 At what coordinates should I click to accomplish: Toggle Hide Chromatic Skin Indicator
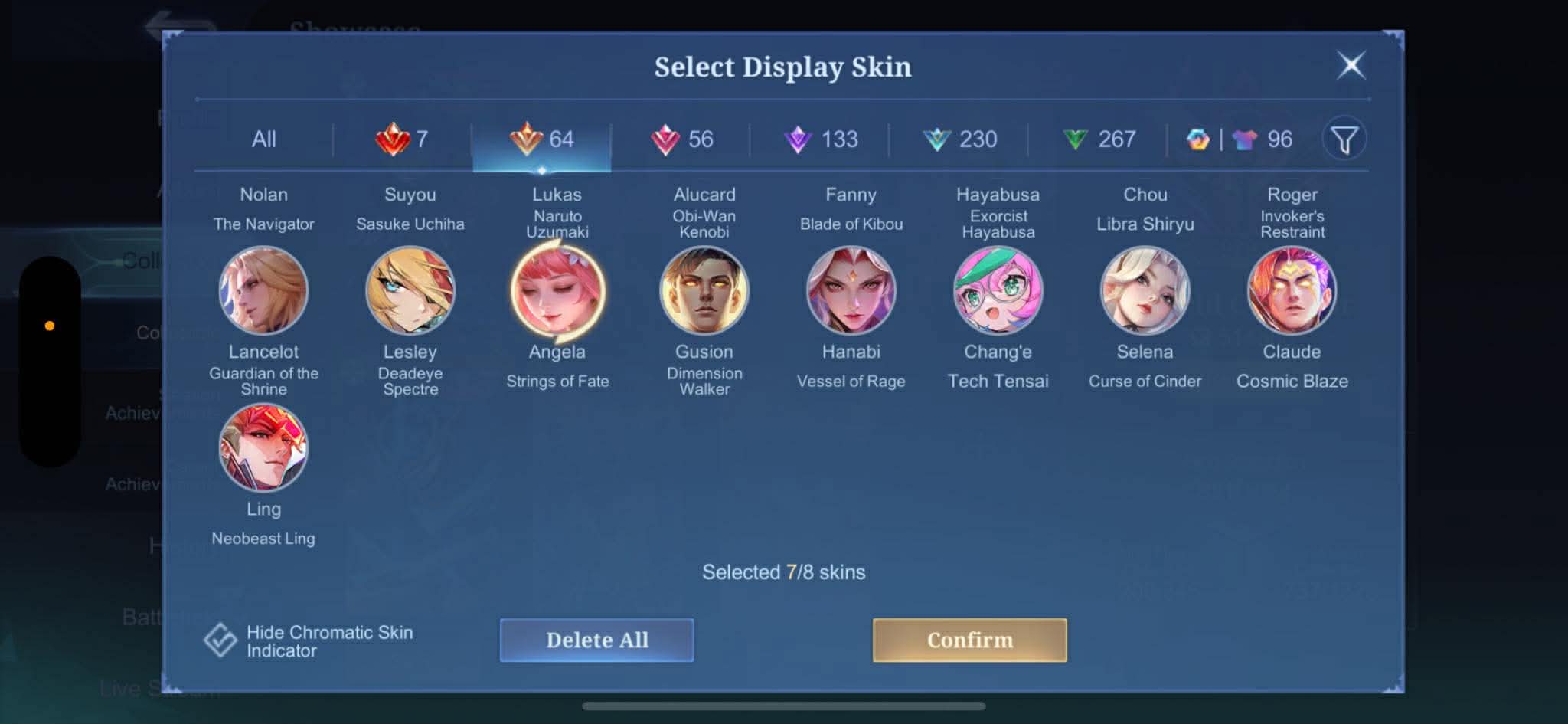220,640
